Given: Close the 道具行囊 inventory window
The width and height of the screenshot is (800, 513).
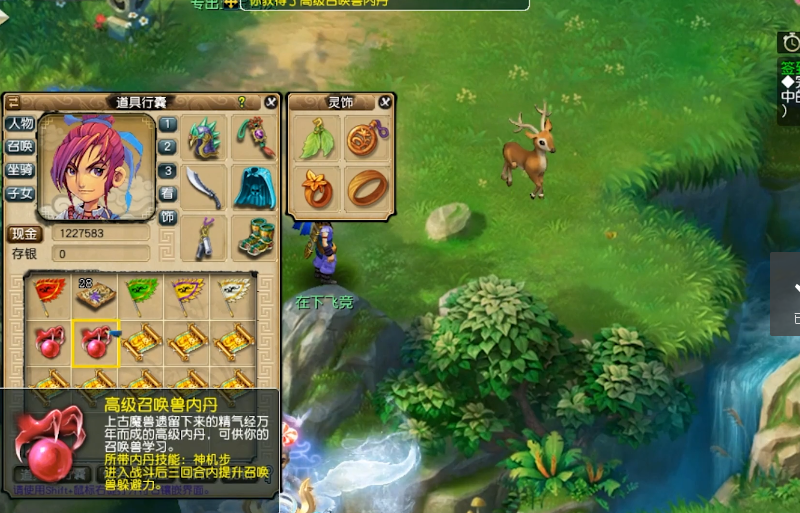Looking at the screenshot, I should 271,102.
